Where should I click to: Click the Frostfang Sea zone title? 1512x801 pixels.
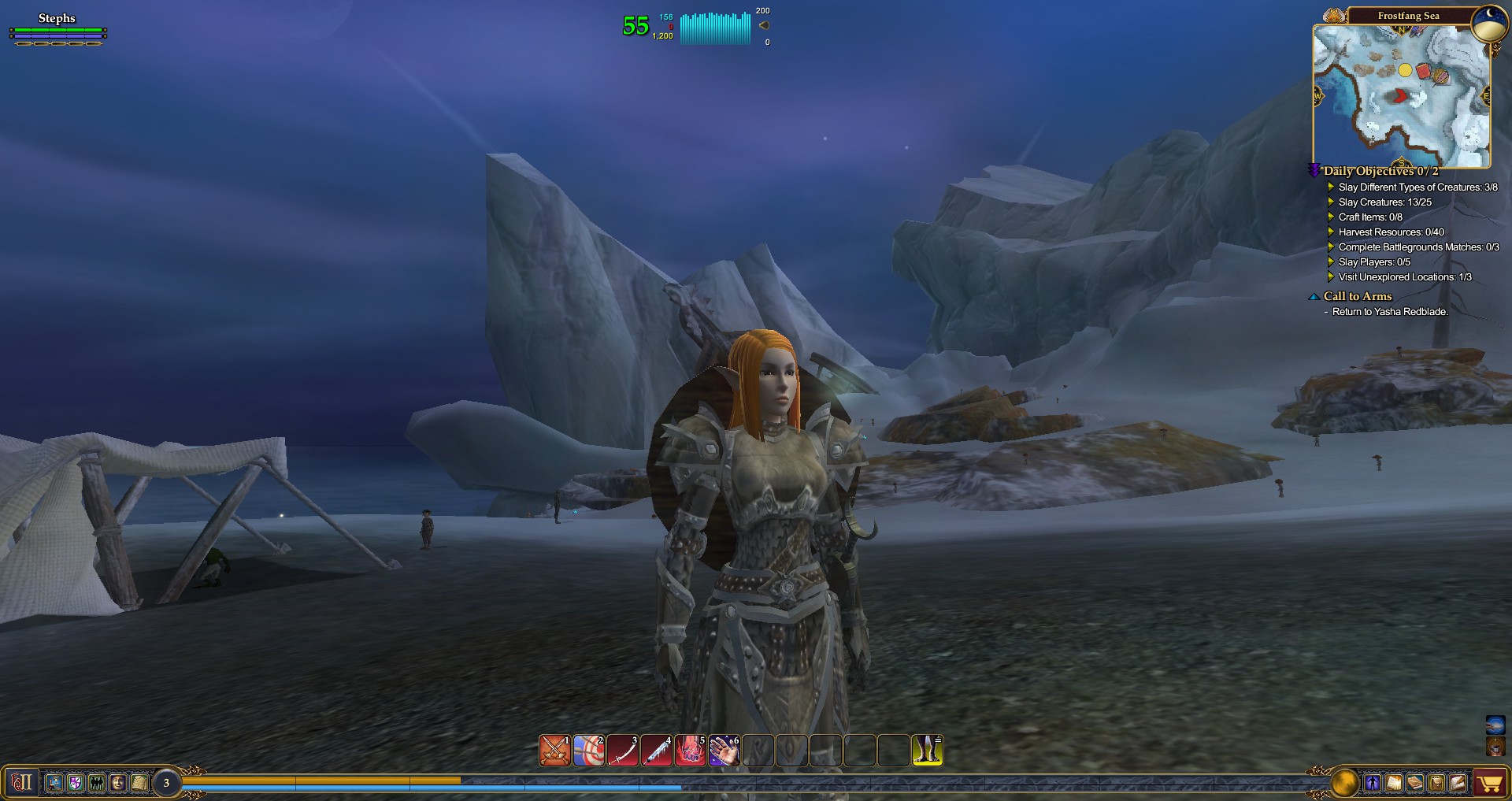click(x=1409, y=15)
